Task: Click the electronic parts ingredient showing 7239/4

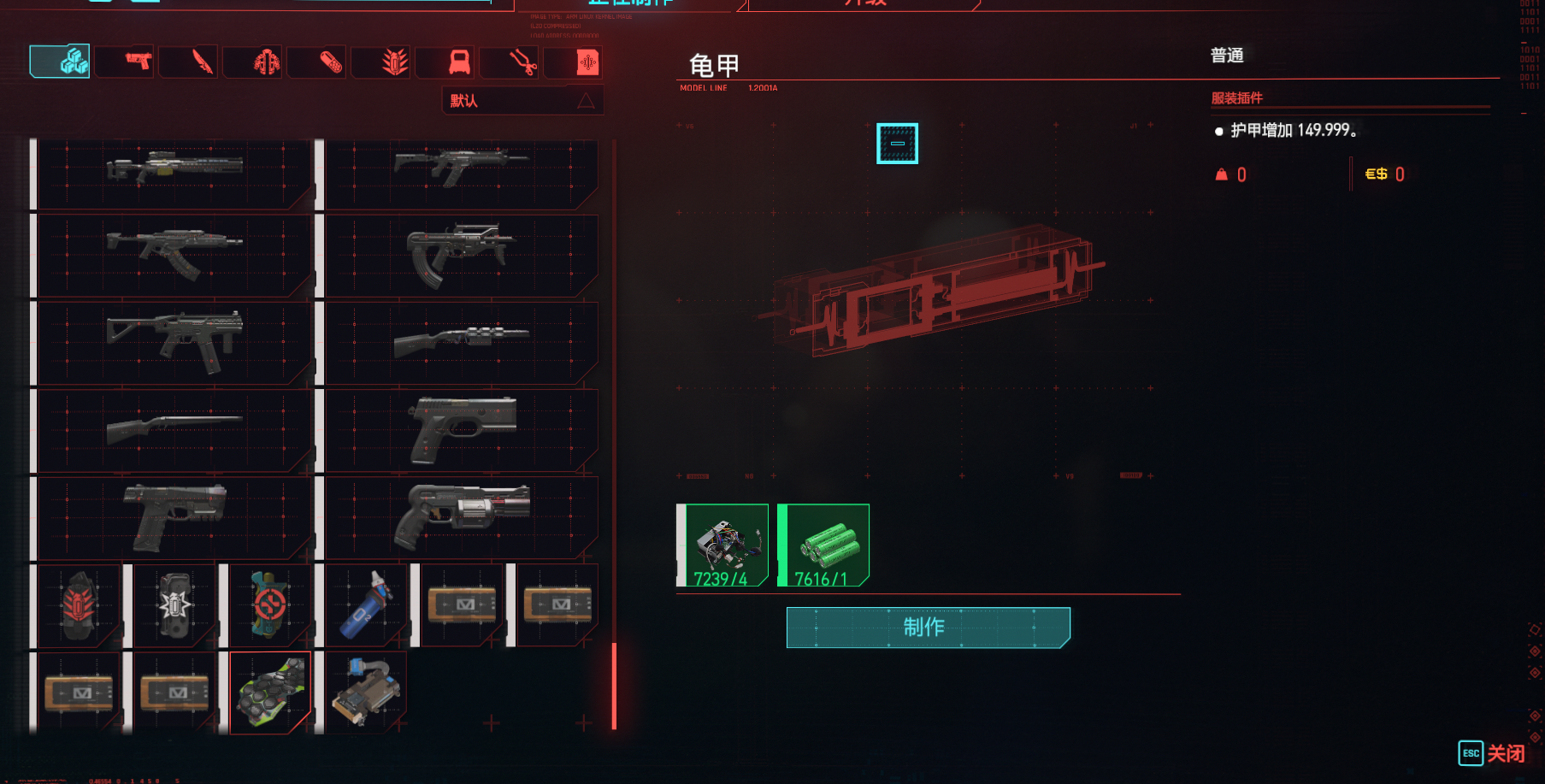Action: (x=724, y=545)
